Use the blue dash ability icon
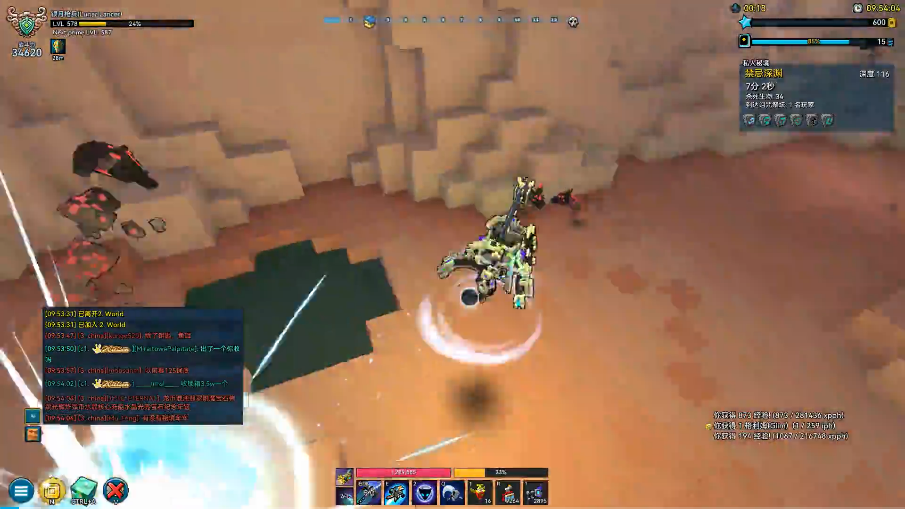Viewport: 905px width, 509px height. pos(396,492)
